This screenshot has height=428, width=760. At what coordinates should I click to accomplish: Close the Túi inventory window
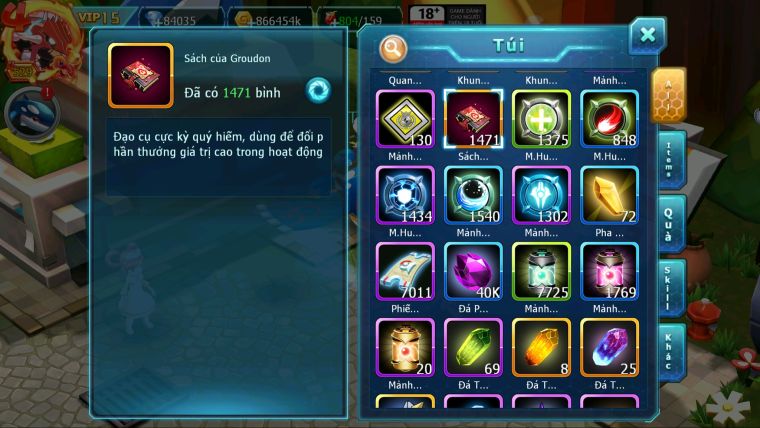[647, 36]
